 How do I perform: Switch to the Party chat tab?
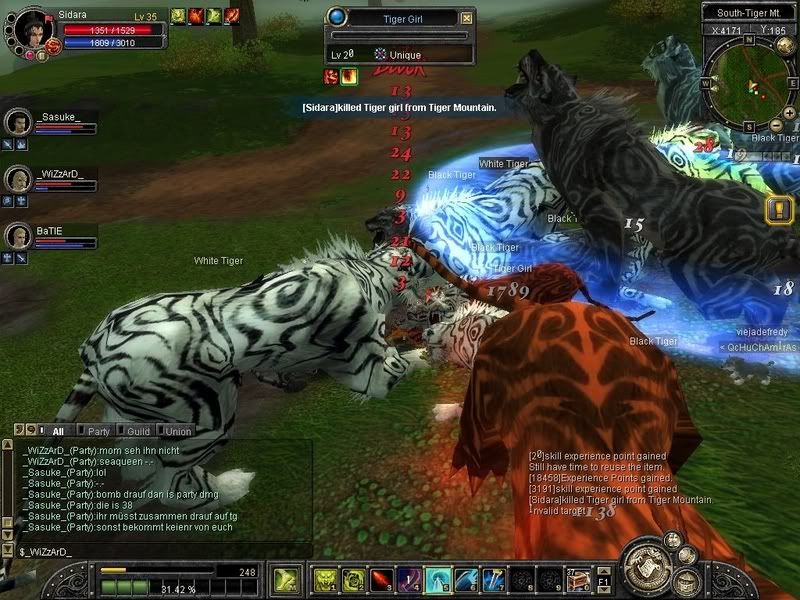tap(98, 431)
